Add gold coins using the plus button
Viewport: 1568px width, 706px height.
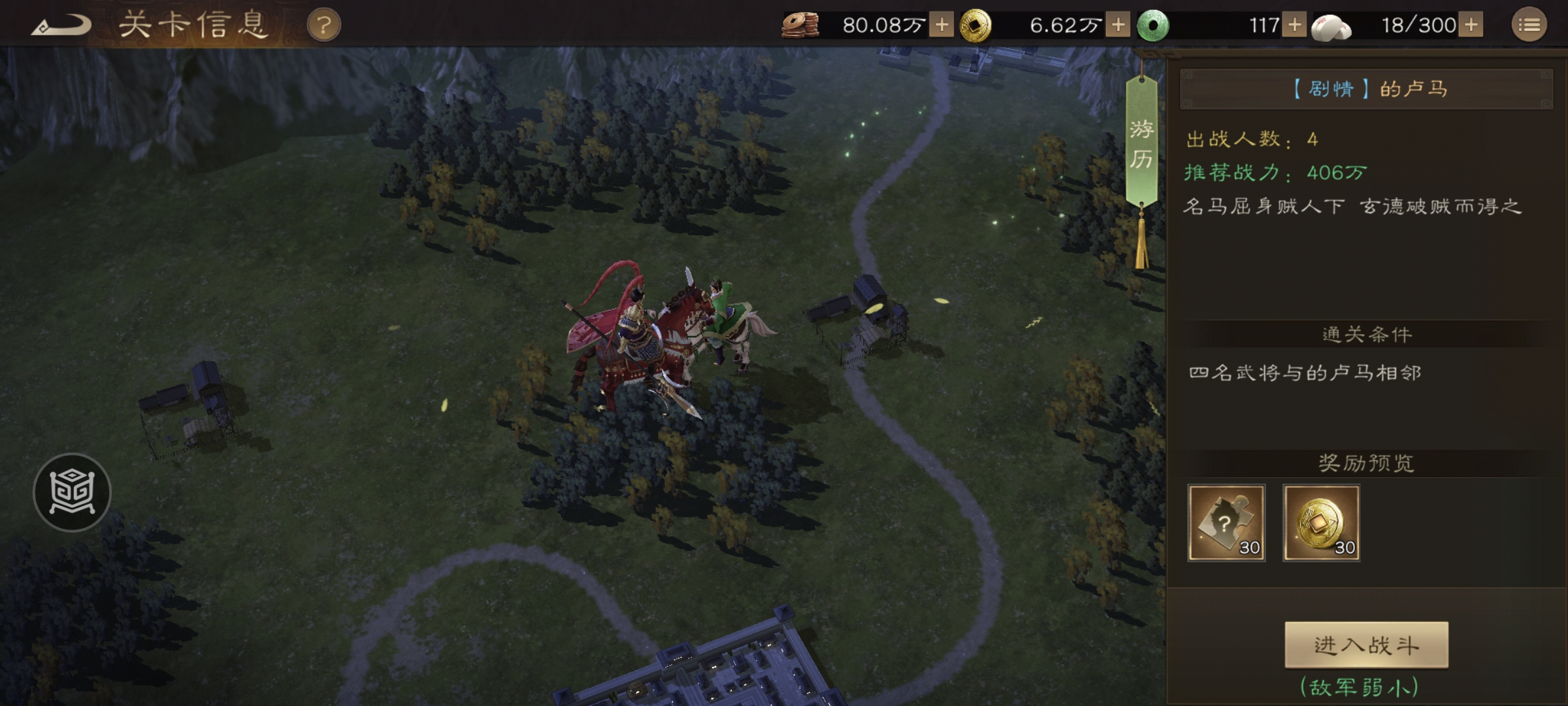pyautogui.click(x=1118, y=25)
